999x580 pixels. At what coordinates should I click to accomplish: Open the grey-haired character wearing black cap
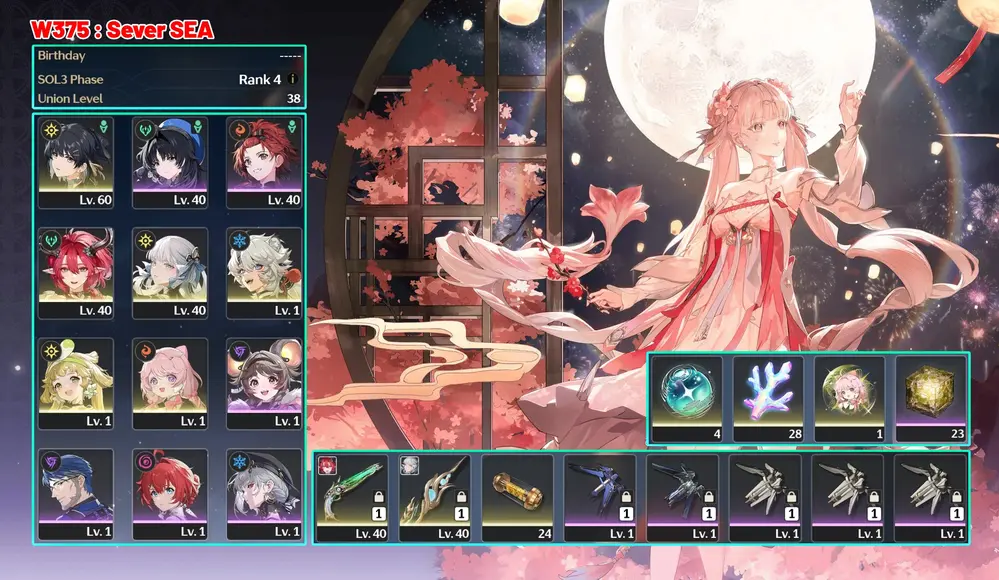[263, 494]
